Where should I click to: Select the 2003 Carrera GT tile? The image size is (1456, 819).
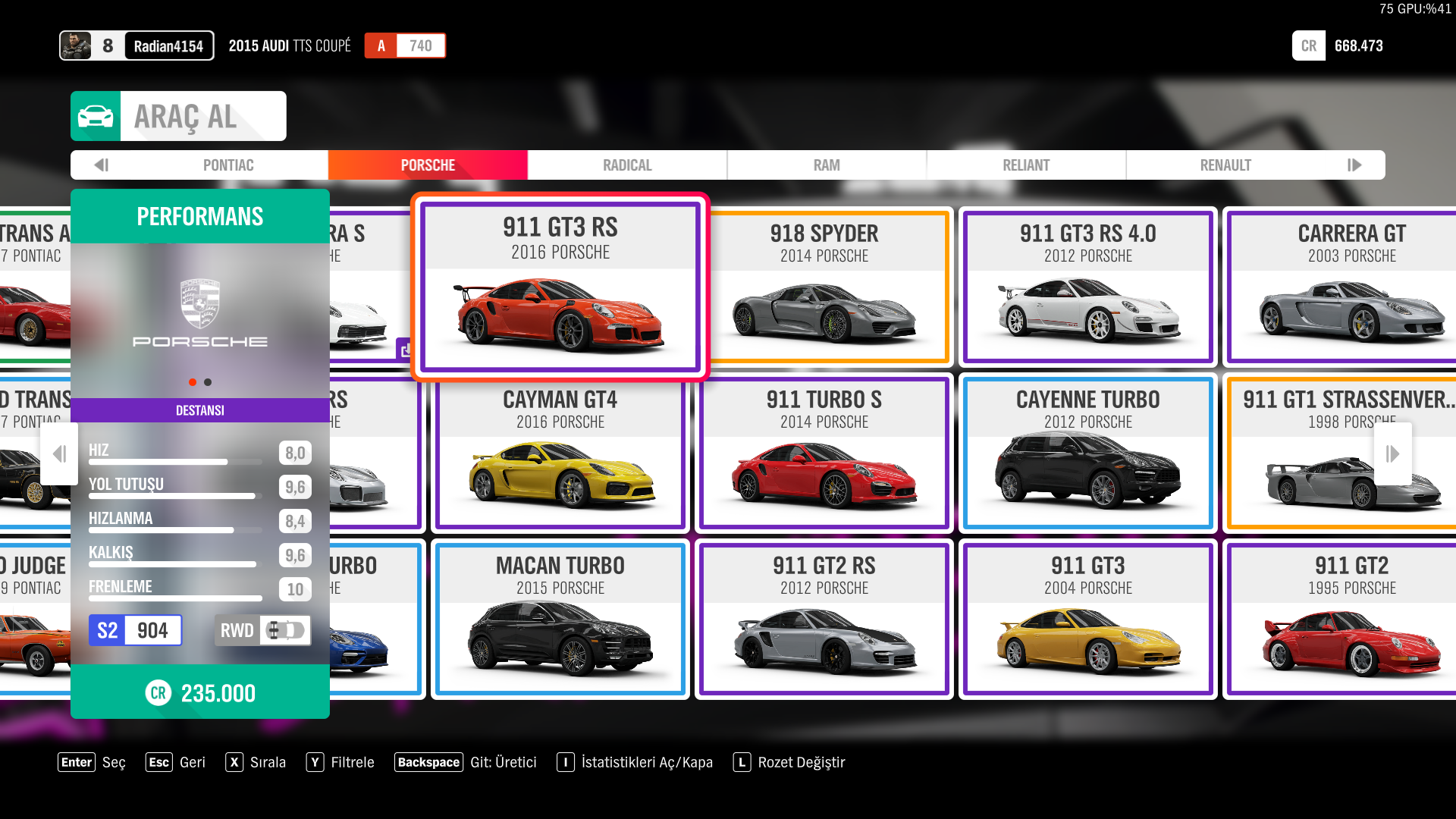click(1351, 287)
